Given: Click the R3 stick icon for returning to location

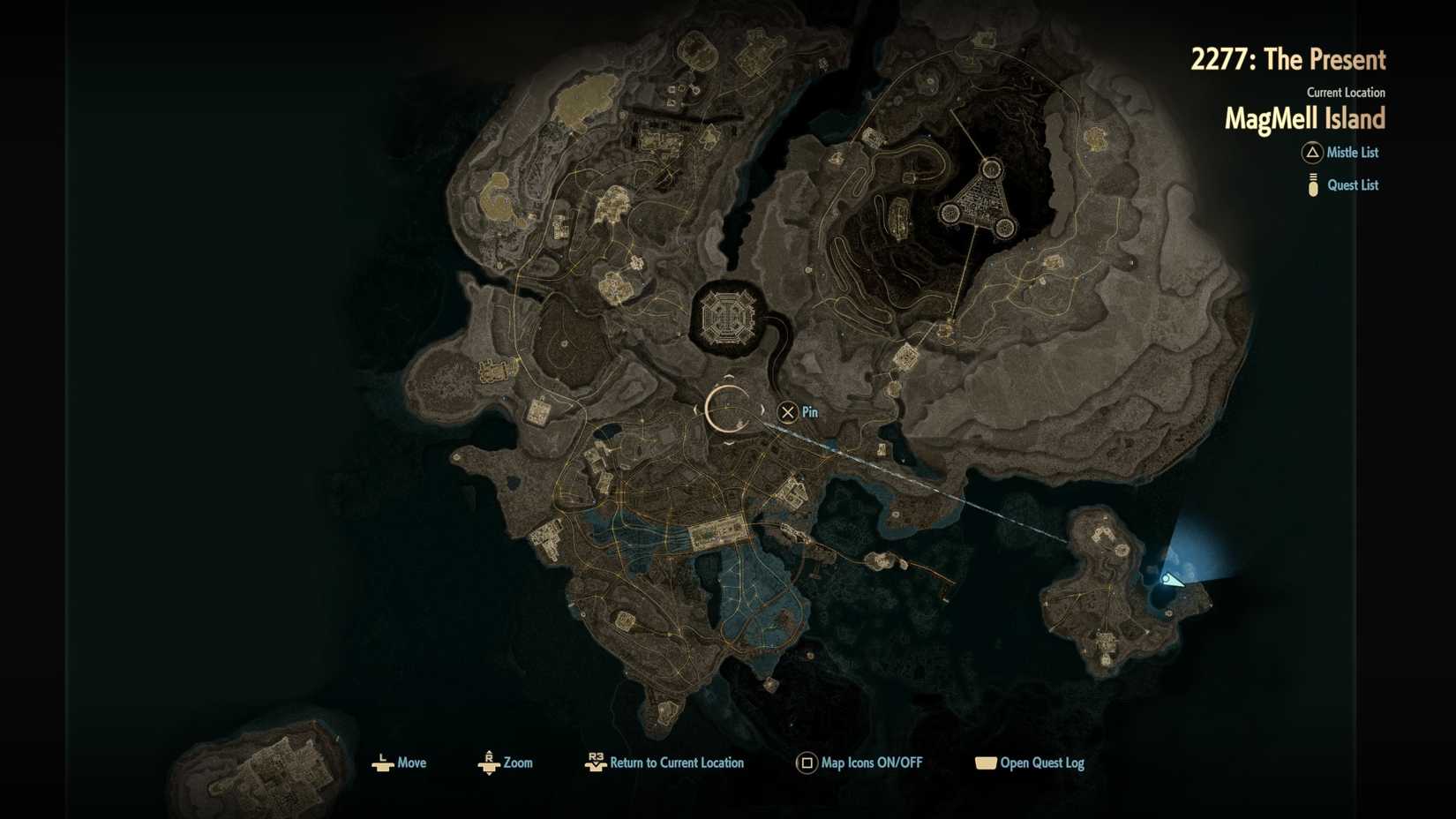Looking at the screenshot, I should (595, 763).
